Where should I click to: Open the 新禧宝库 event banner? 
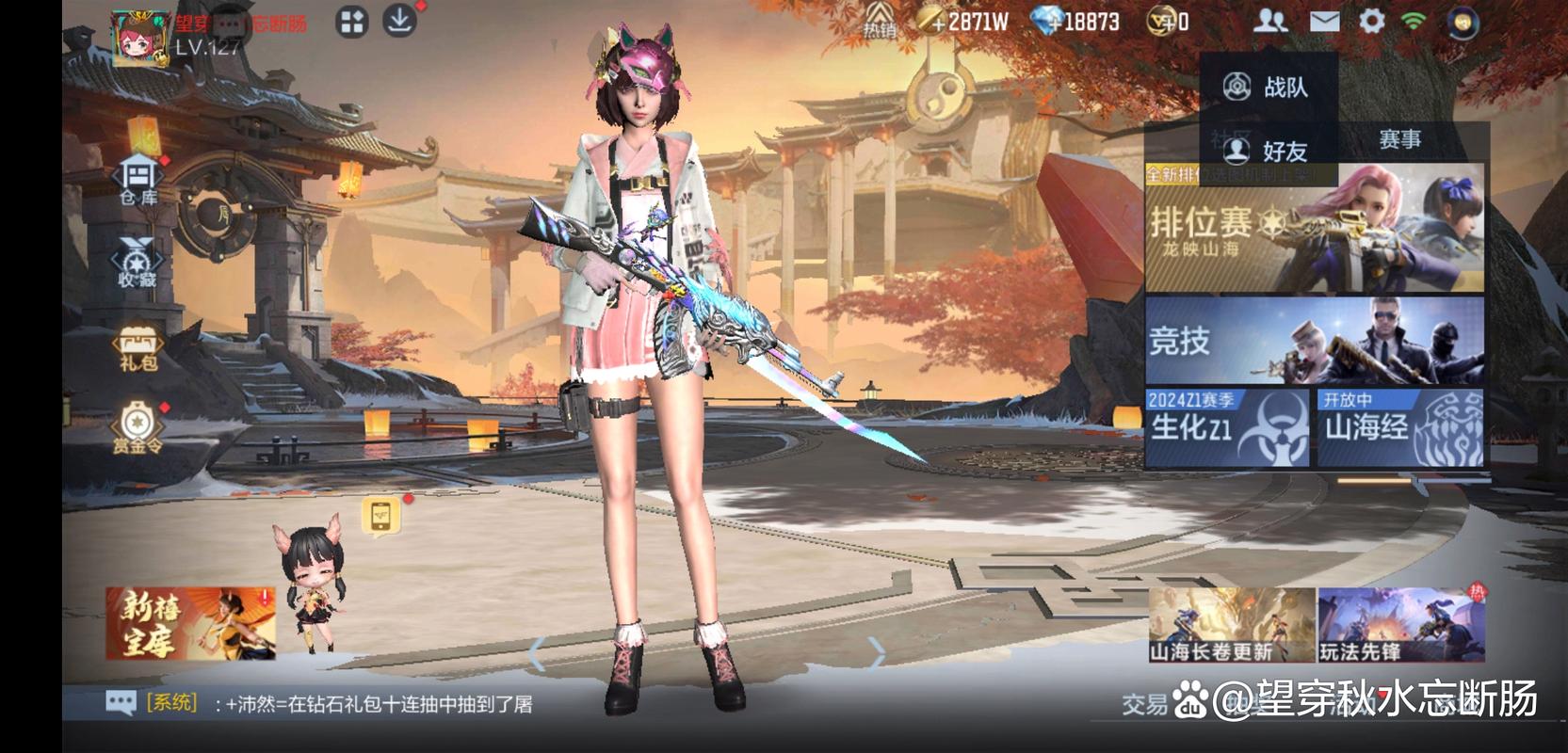click(x=190, y=623)
